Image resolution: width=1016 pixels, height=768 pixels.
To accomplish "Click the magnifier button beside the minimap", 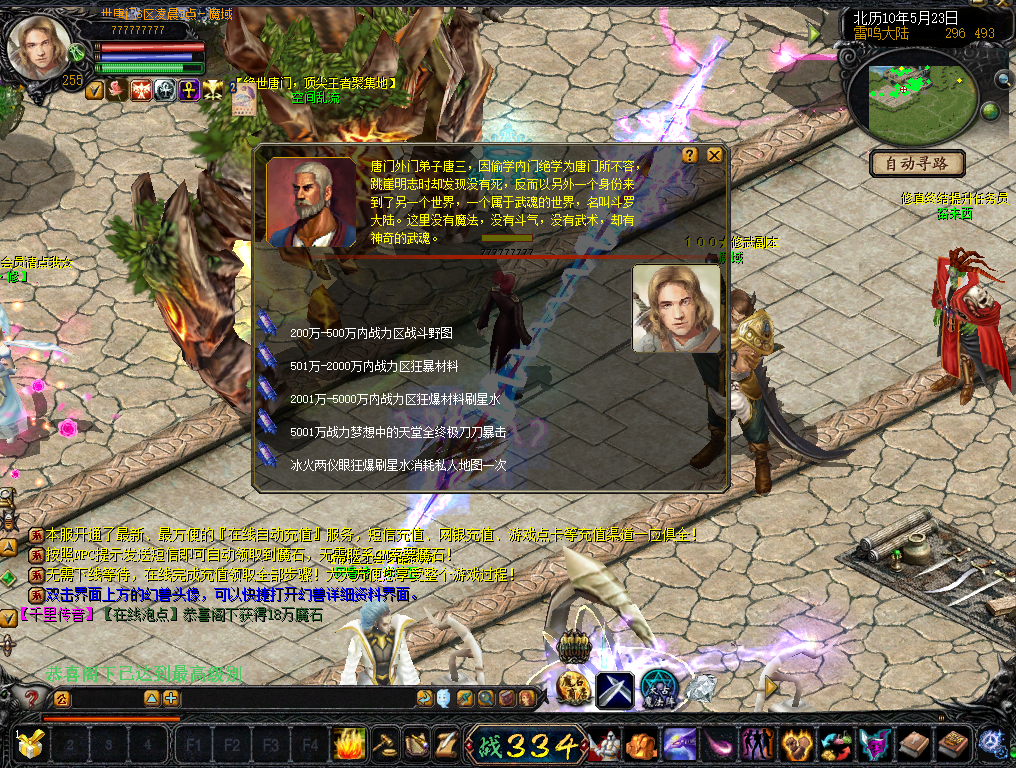I will pos(1002,80).
